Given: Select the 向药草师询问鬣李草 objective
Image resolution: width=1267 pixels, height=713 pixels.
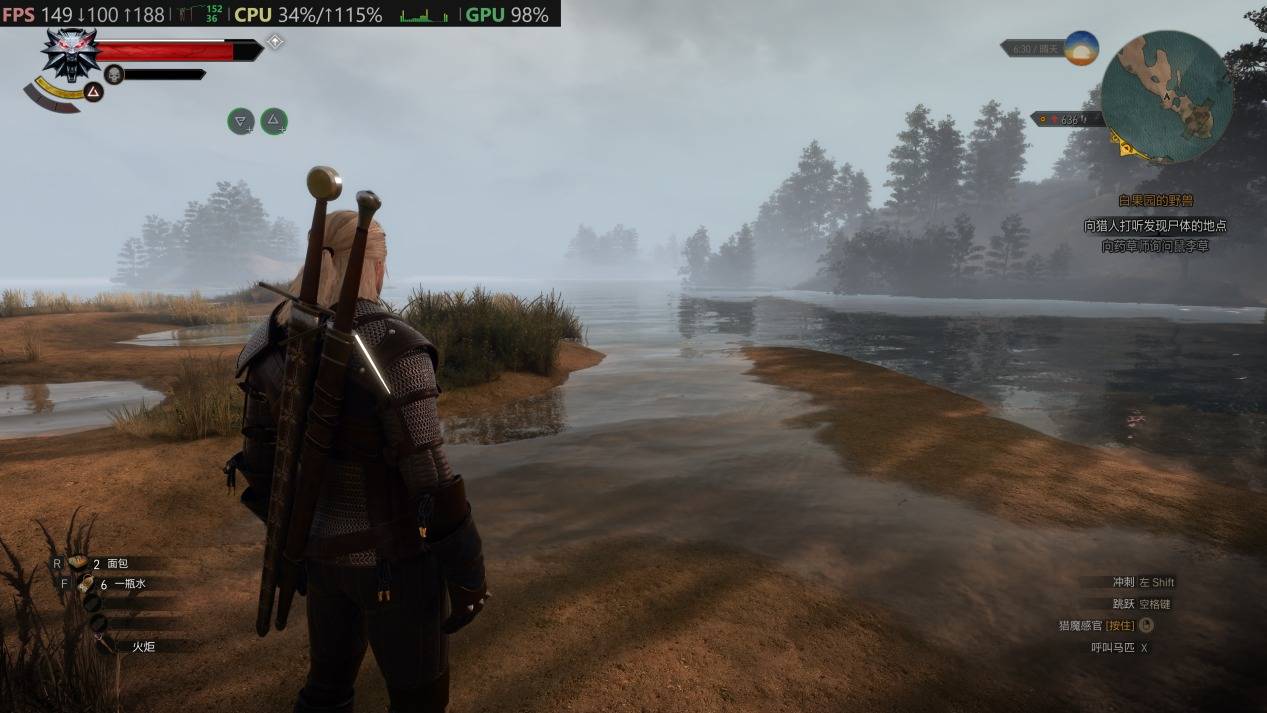Looking at the screenshot, I should point(1155,246).
